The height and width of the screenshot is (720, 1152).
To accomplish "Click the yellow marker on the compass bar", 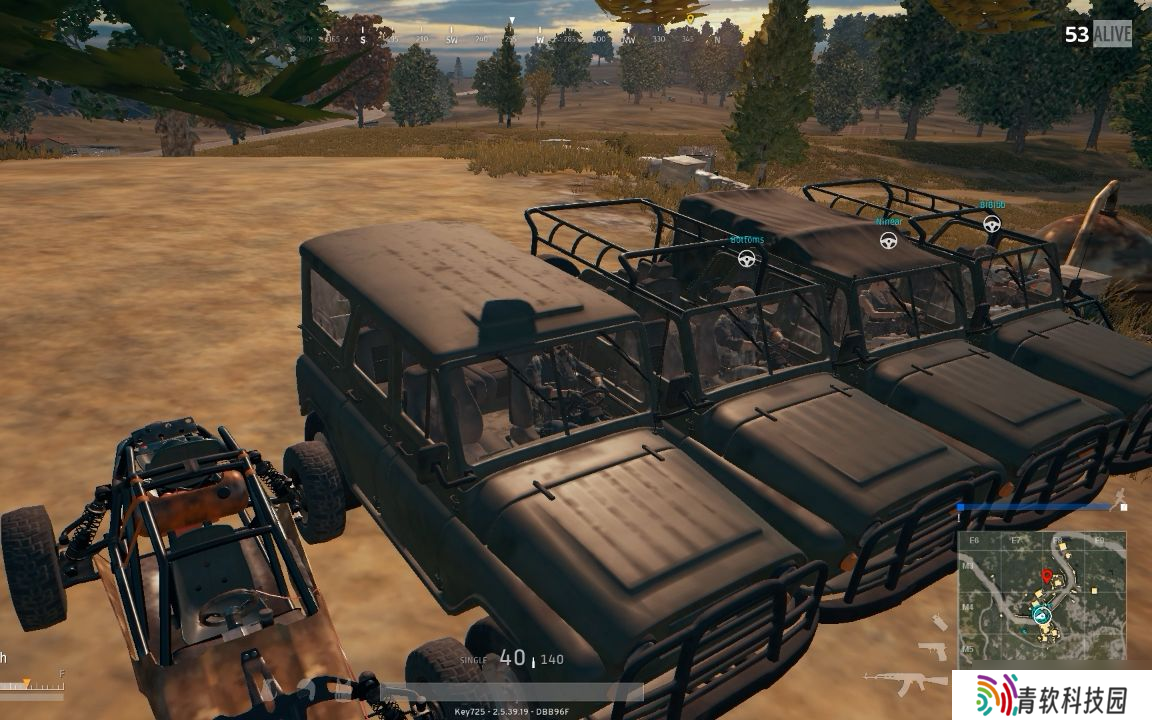I will point(690,19).
